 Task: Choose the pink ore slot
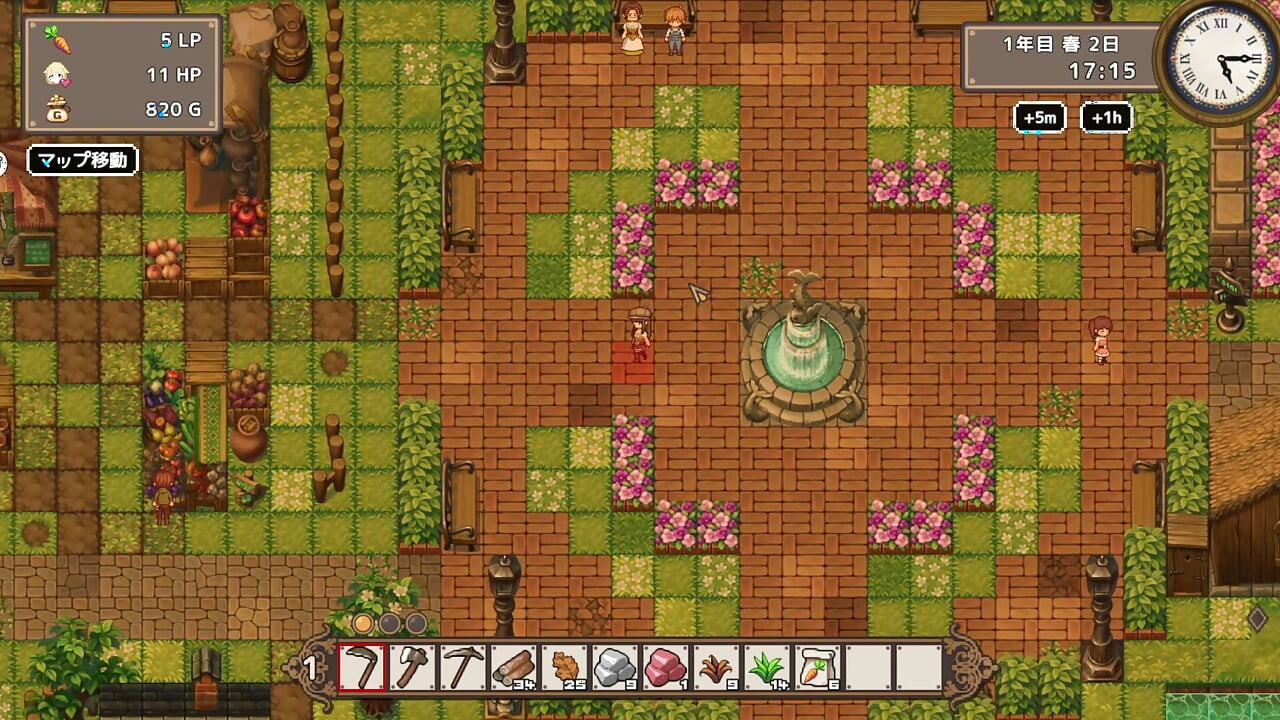click(x=666, y=667)
